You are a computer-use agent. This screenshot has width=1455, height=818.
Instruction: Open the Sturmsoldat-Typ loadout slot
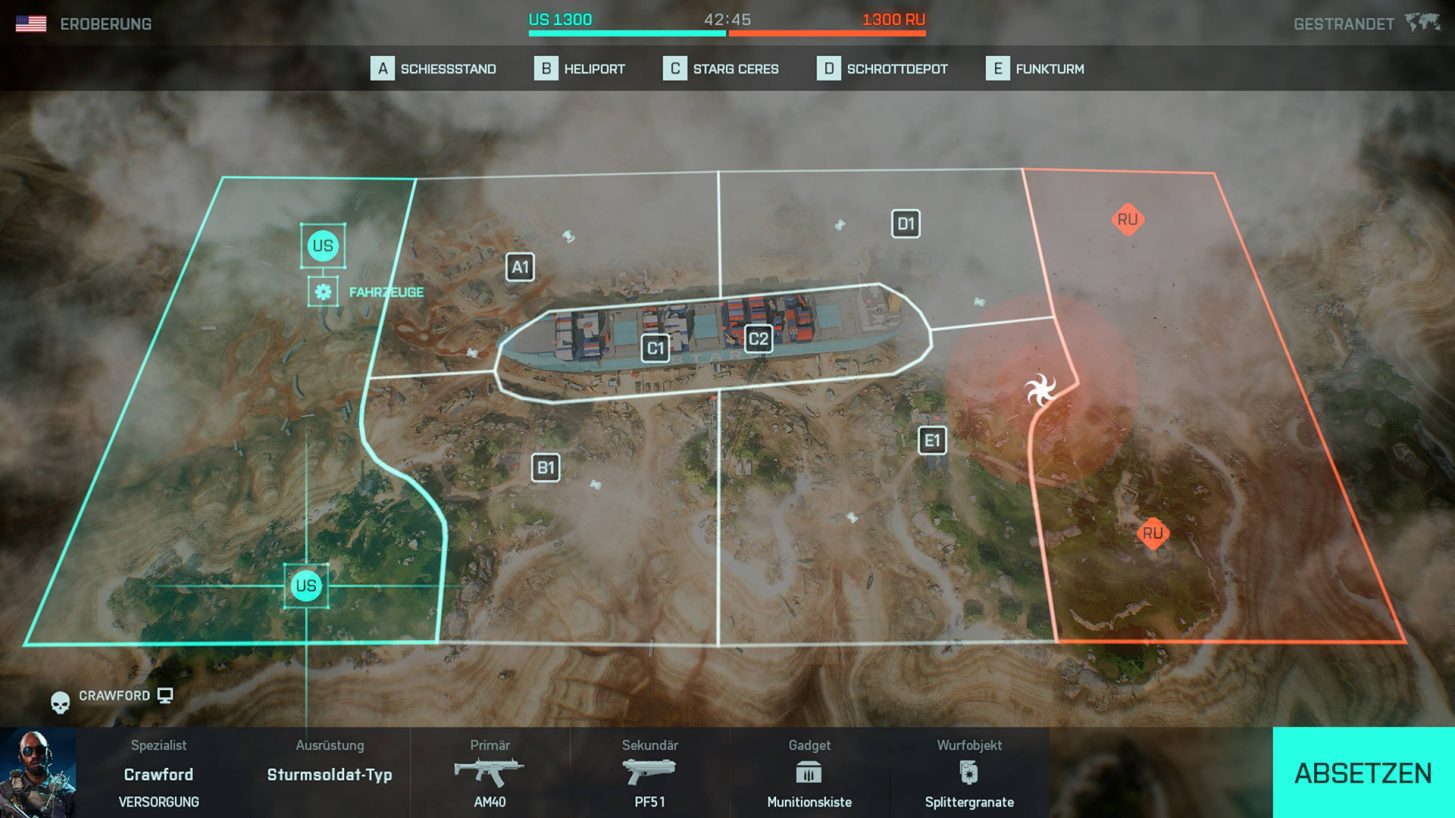(329, 773)
